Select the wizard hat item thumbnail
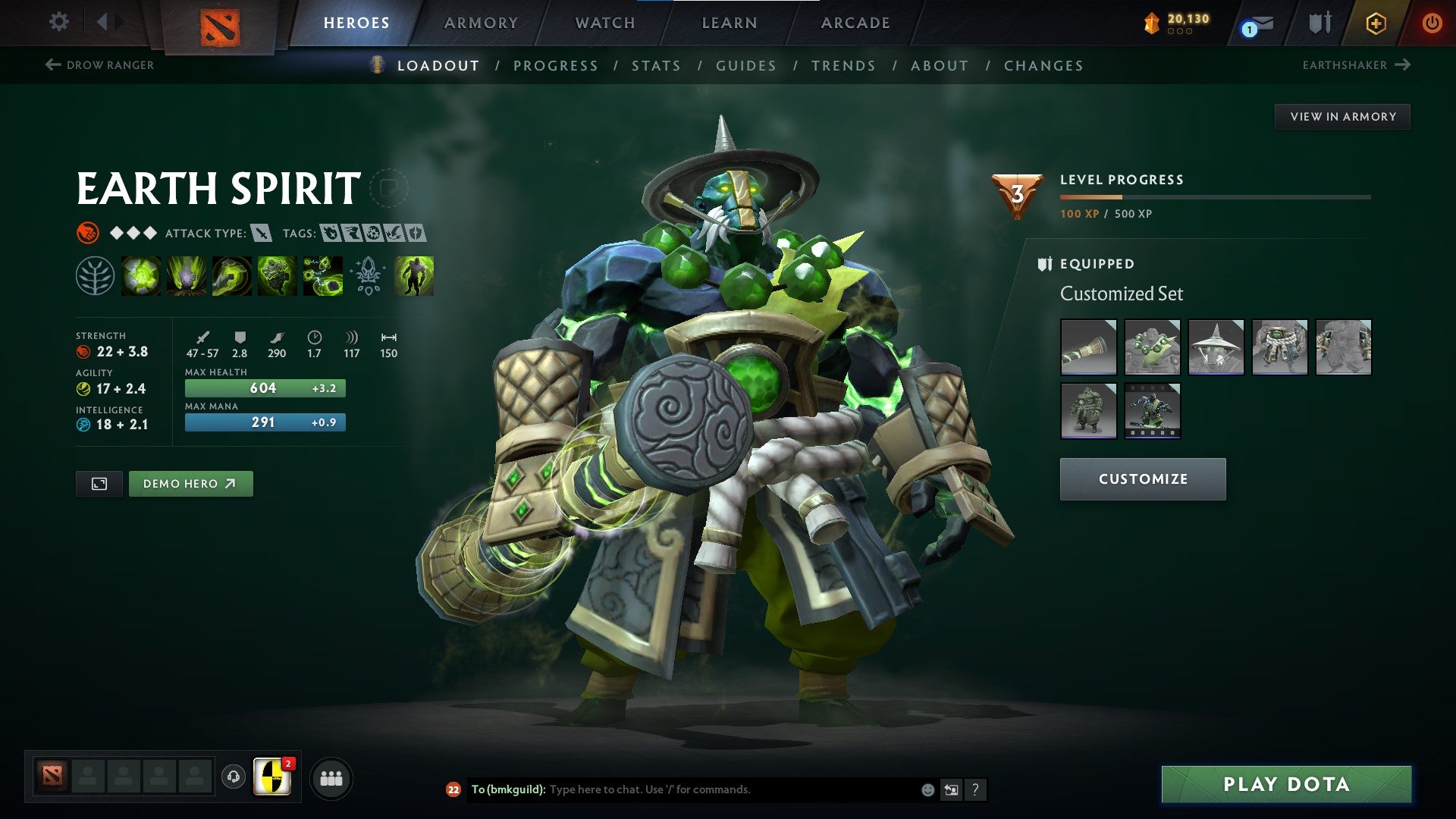The width and height of the screenshot is (1456, 819). click(1216, 347)
